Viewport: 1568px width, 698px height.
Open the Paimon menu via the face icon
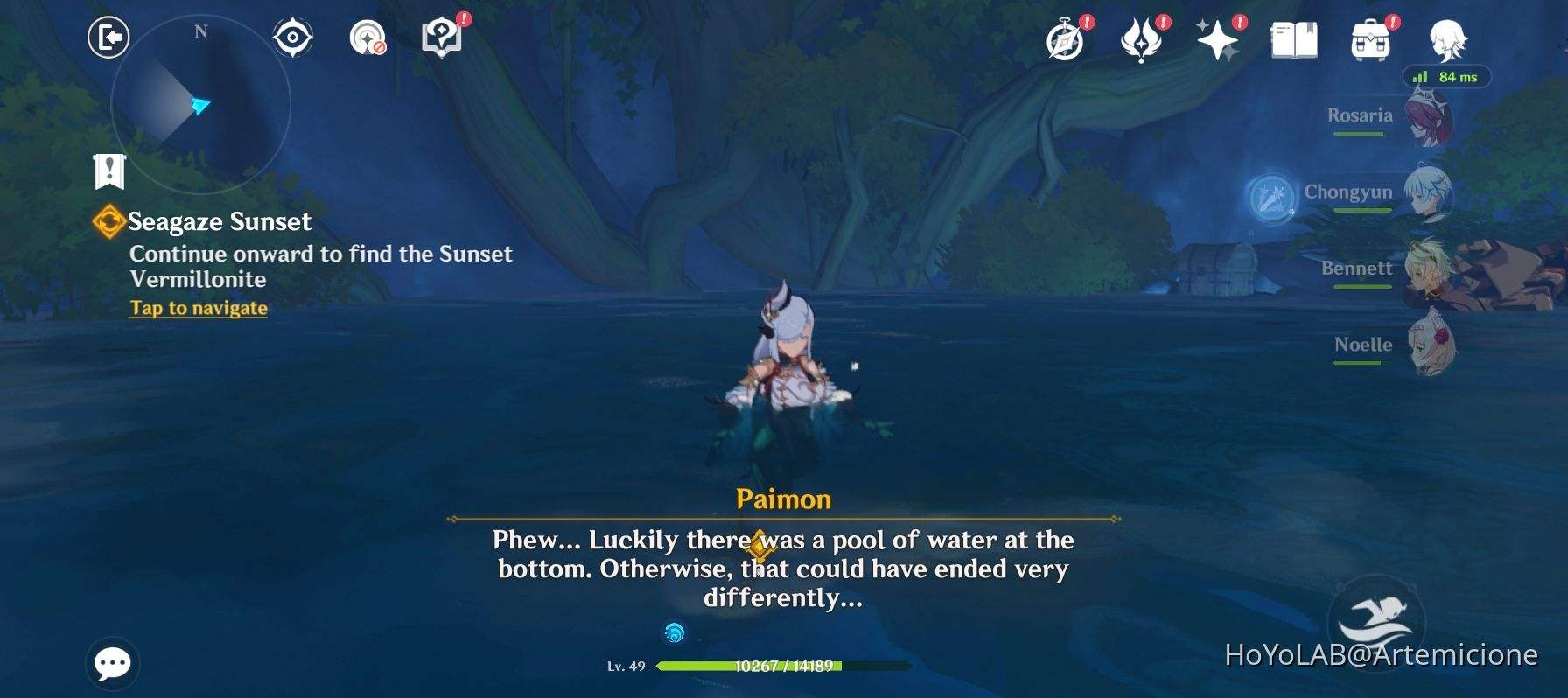click(1448, 39)
